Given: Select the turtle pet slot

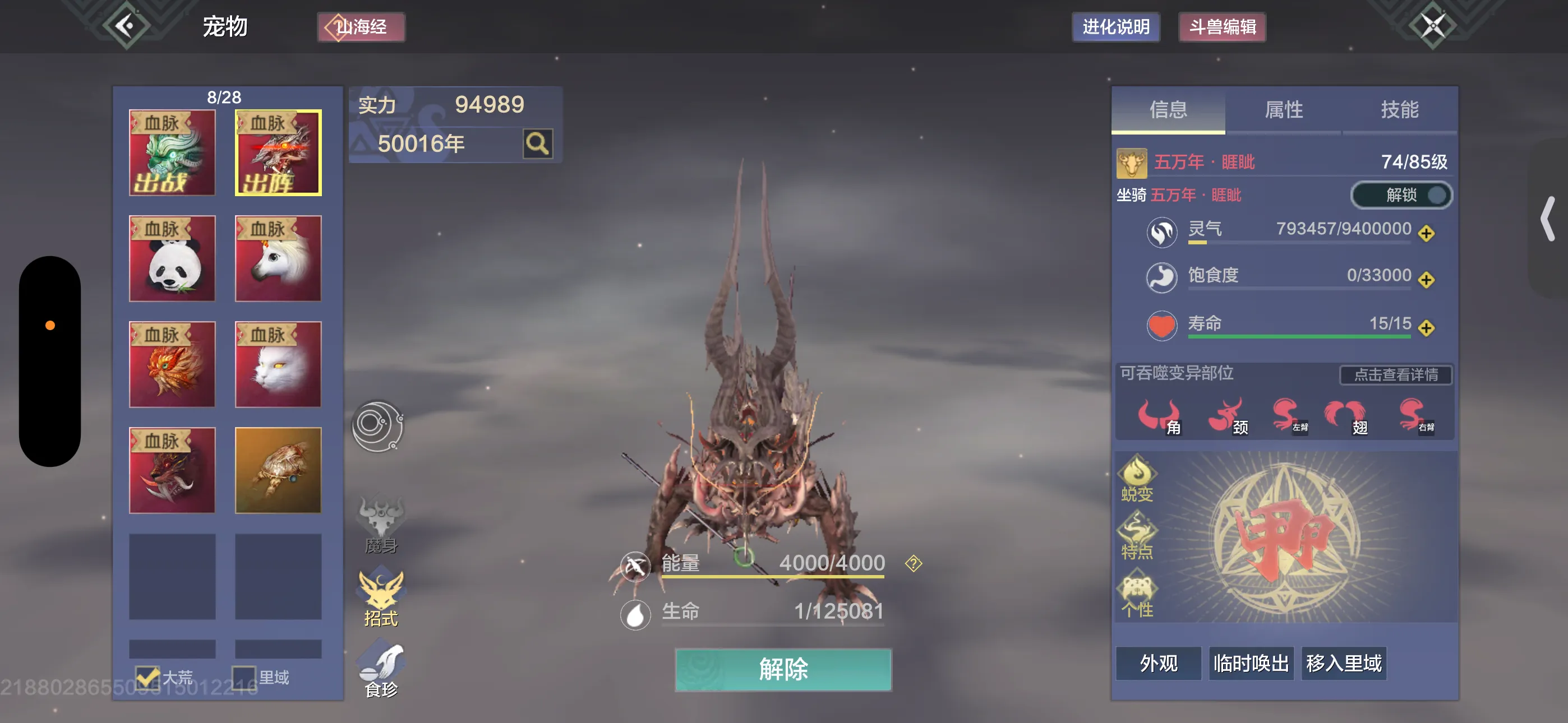Looking at the screenshot, I should (278, 470).
